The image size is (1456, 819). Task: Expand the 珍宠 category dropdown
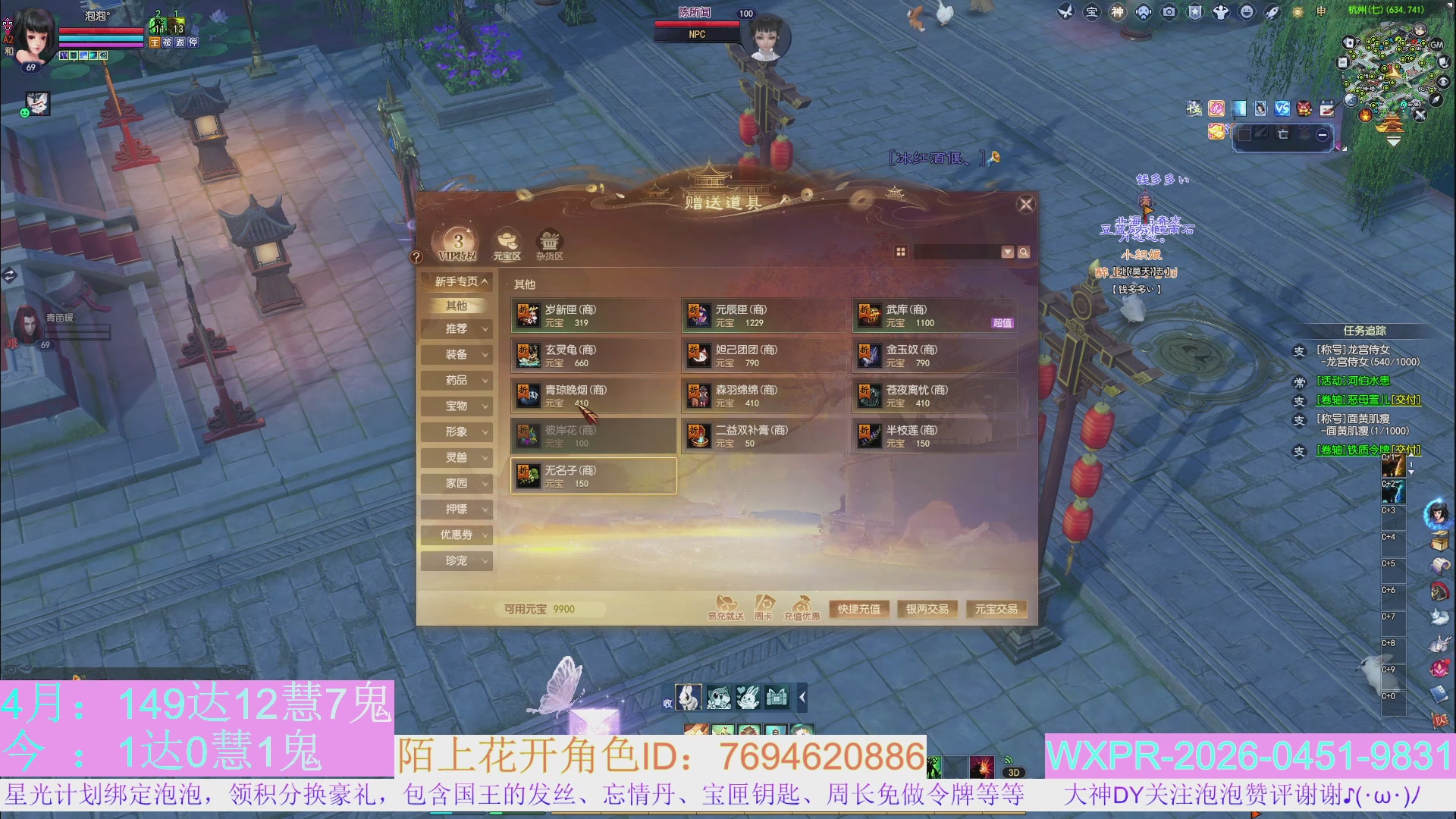click(456, 560)
